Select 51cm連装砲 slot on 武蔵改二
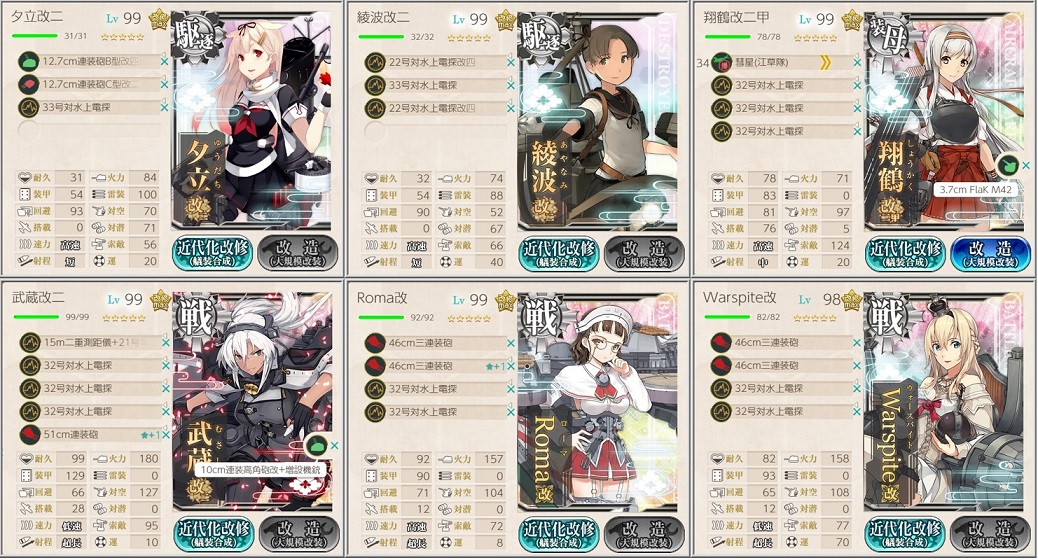 92,434
